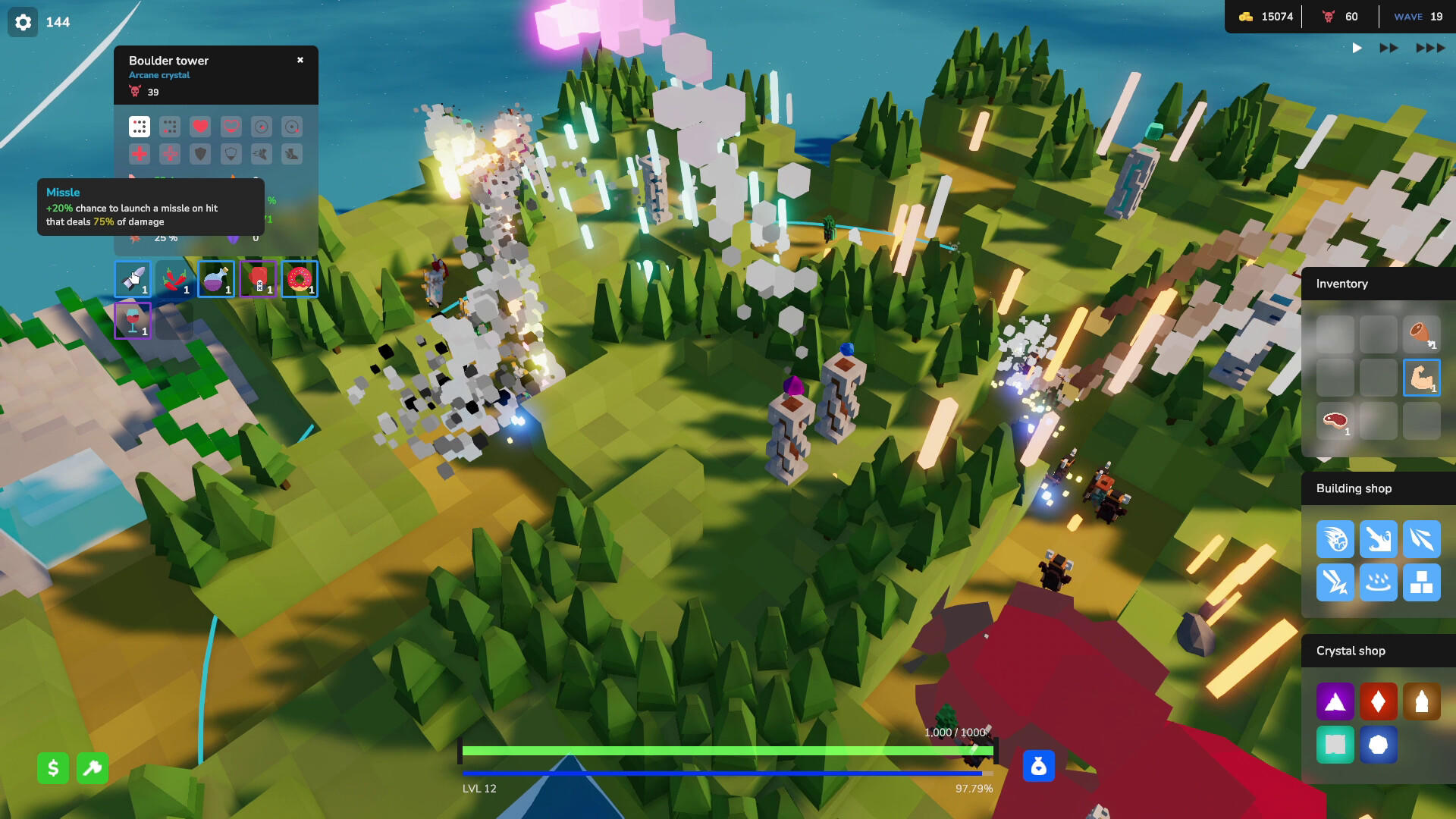The width and height of the screenshot is (1456, 819).
Task: Expand the Building shop section
Action: [1354, 488]
